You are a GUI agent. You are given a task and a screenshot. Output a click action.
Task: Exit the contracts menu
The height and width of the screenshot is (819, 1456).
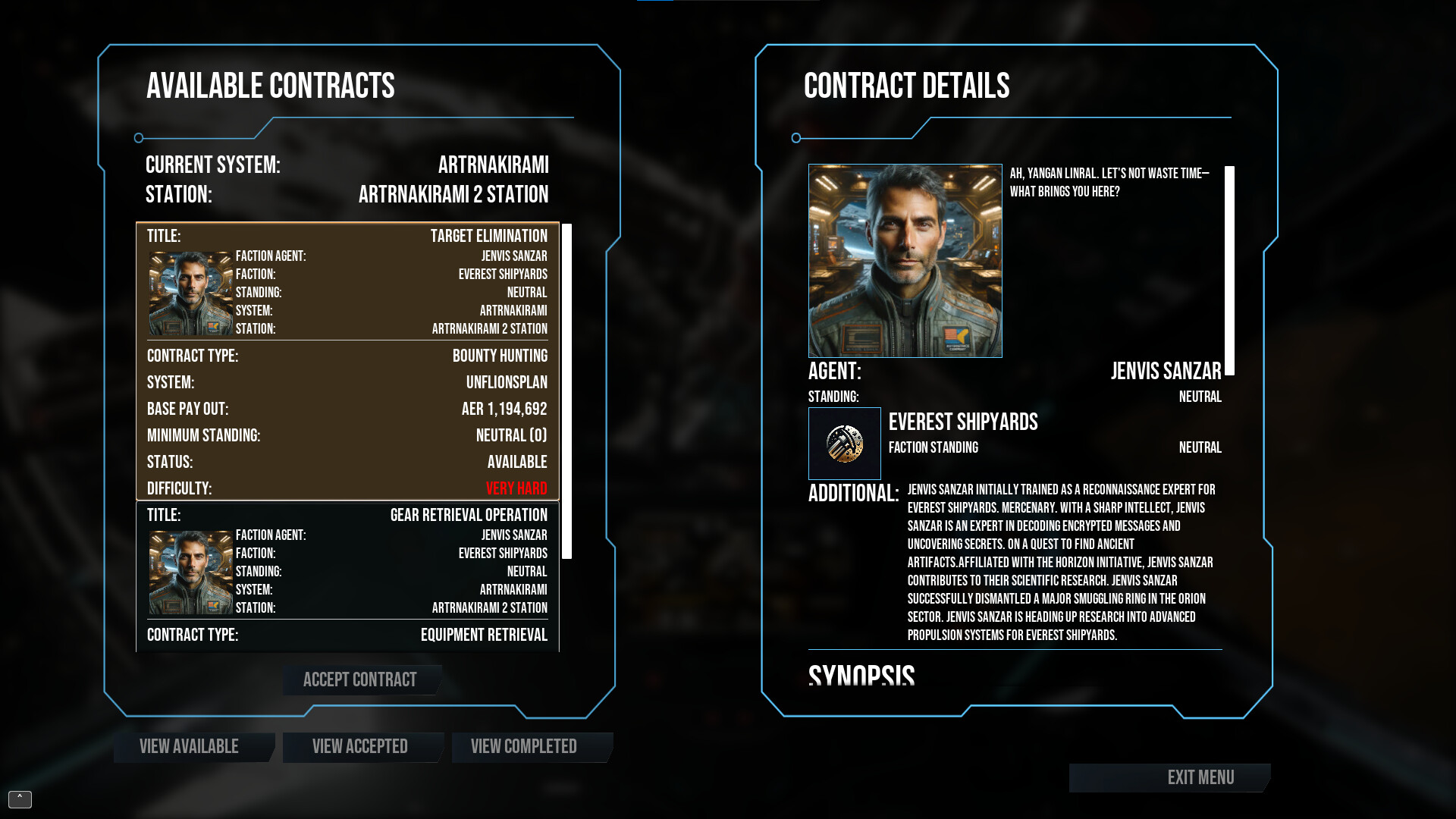tap(1200, 777)
